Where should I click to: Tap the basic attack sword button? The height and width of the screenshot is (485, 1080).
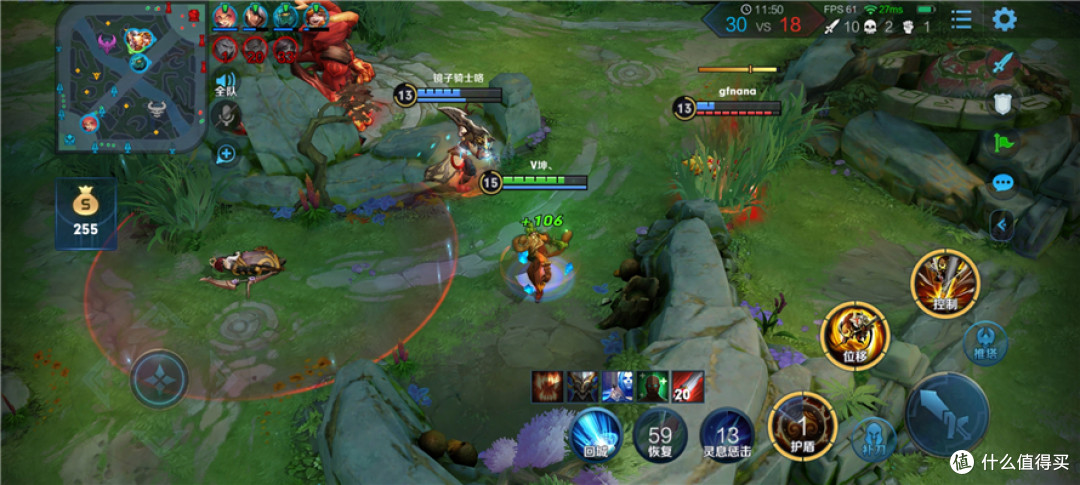pos(946,417)
